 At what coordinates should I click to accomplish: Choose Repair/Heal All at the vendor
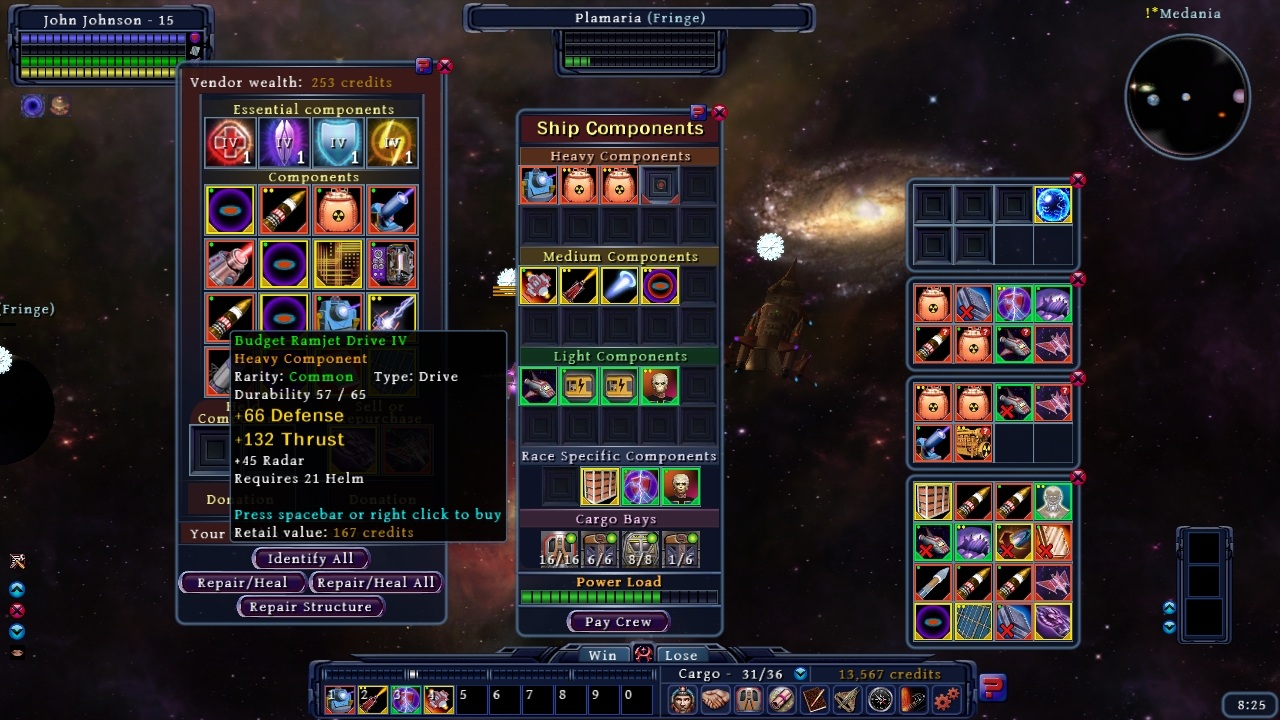coord(375,583)
